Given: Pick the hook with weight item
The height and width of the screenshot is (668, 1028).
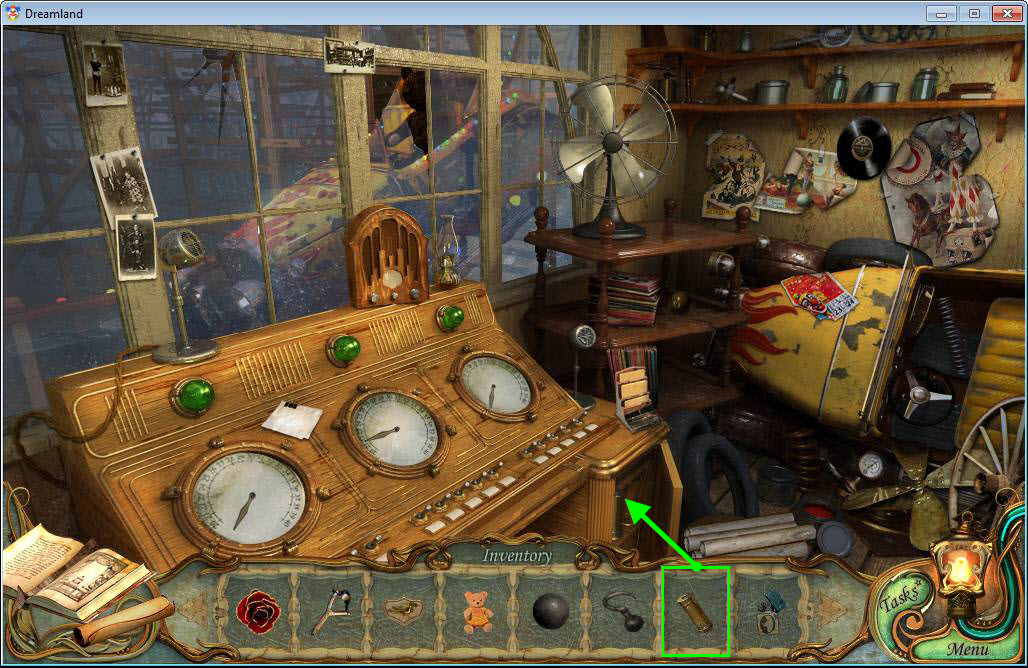Looking at the screenshot, I should click(x=623, y=612).
